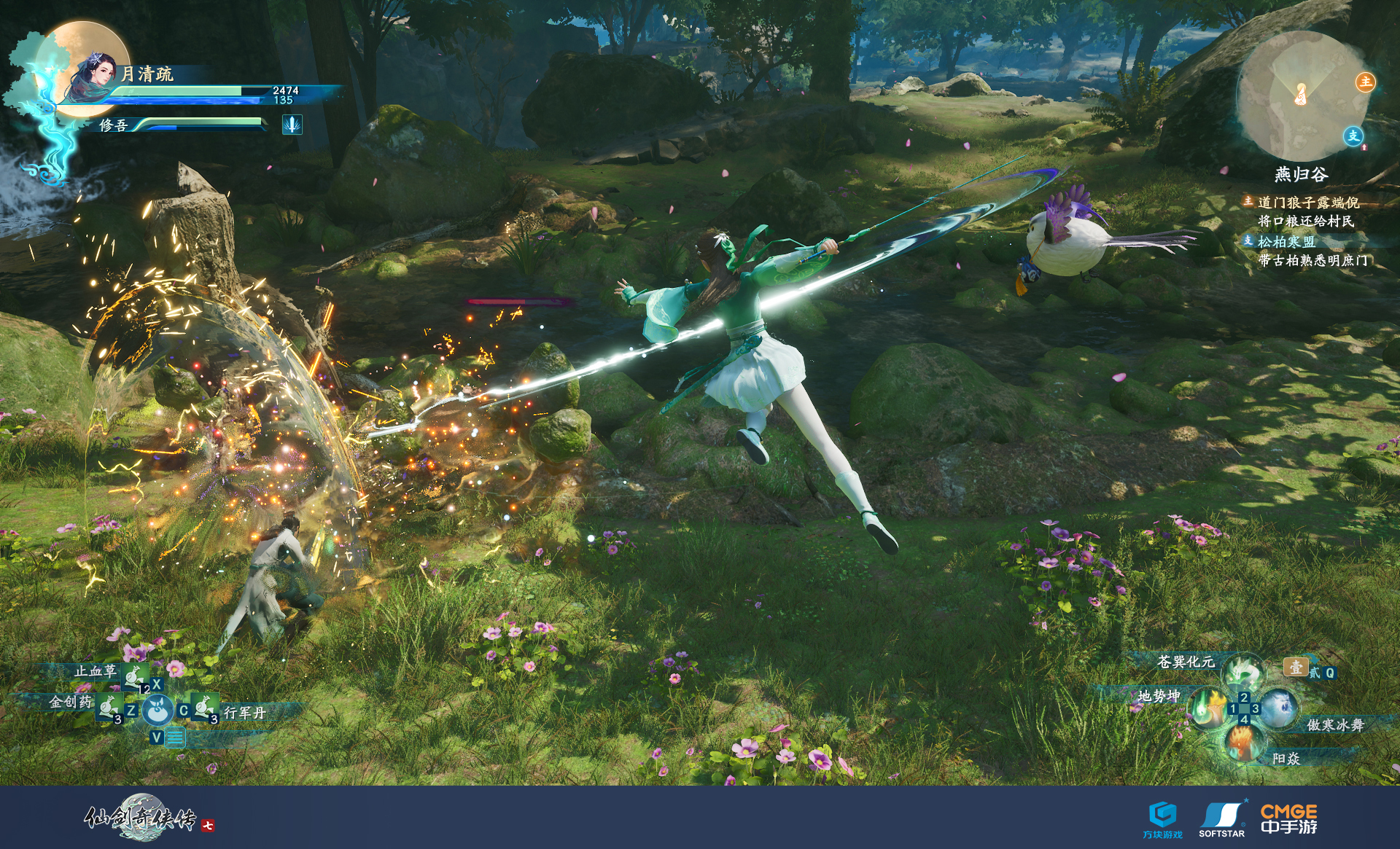Use the 行军丹 pill item

(205, 708)
